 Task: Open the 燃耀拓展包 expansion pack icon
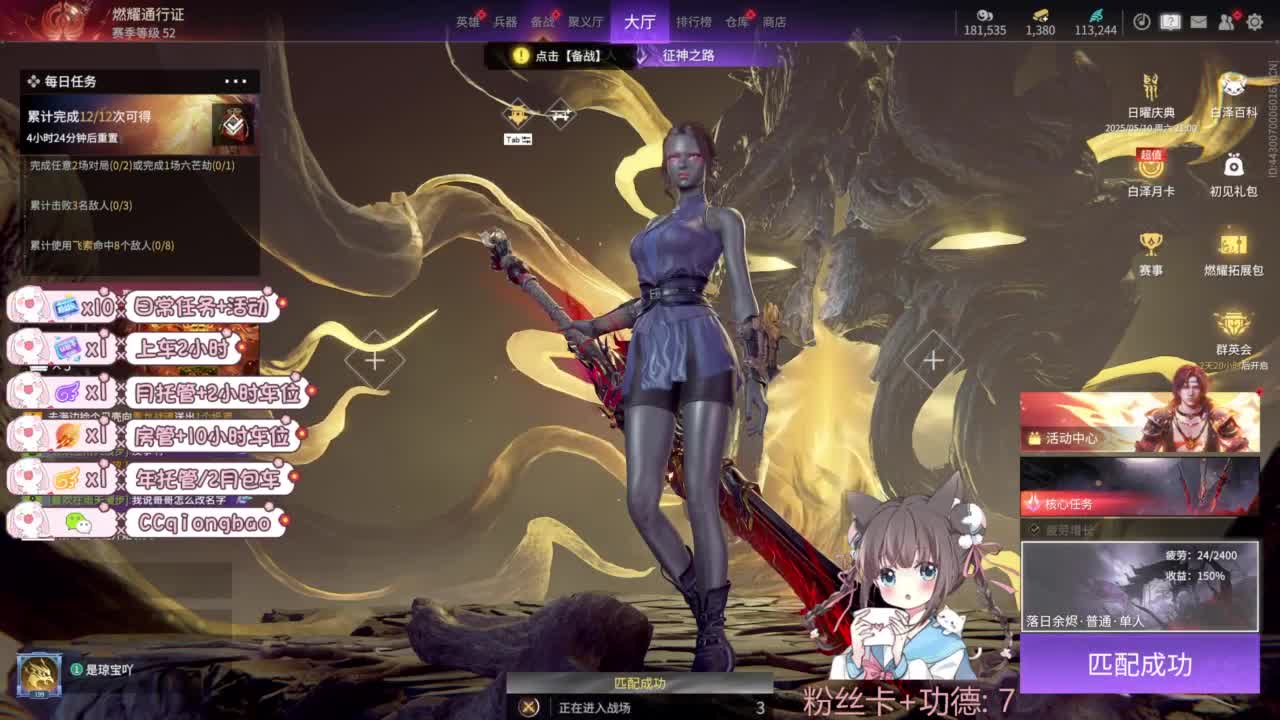point(1232,245)
